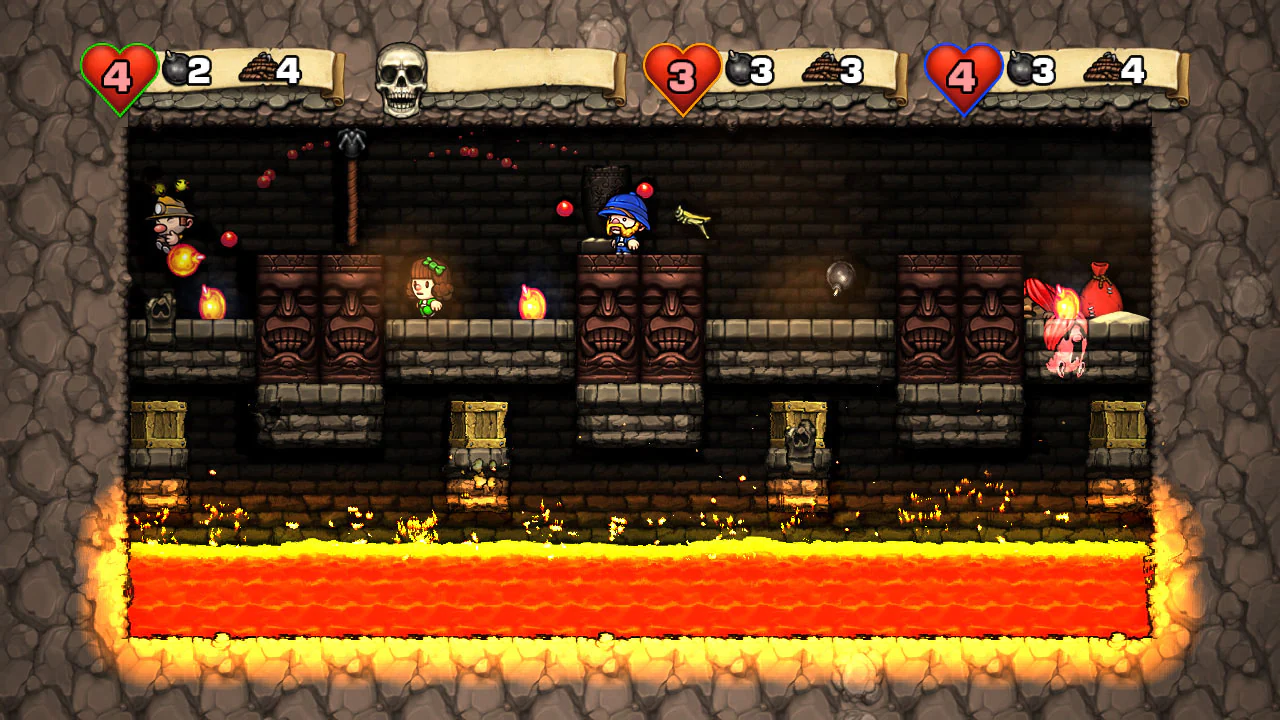Click the floating bomb near the right tikis
The height and width of the screenshot is (720, 1280).
pyautogui.click(x=843, y=273)
